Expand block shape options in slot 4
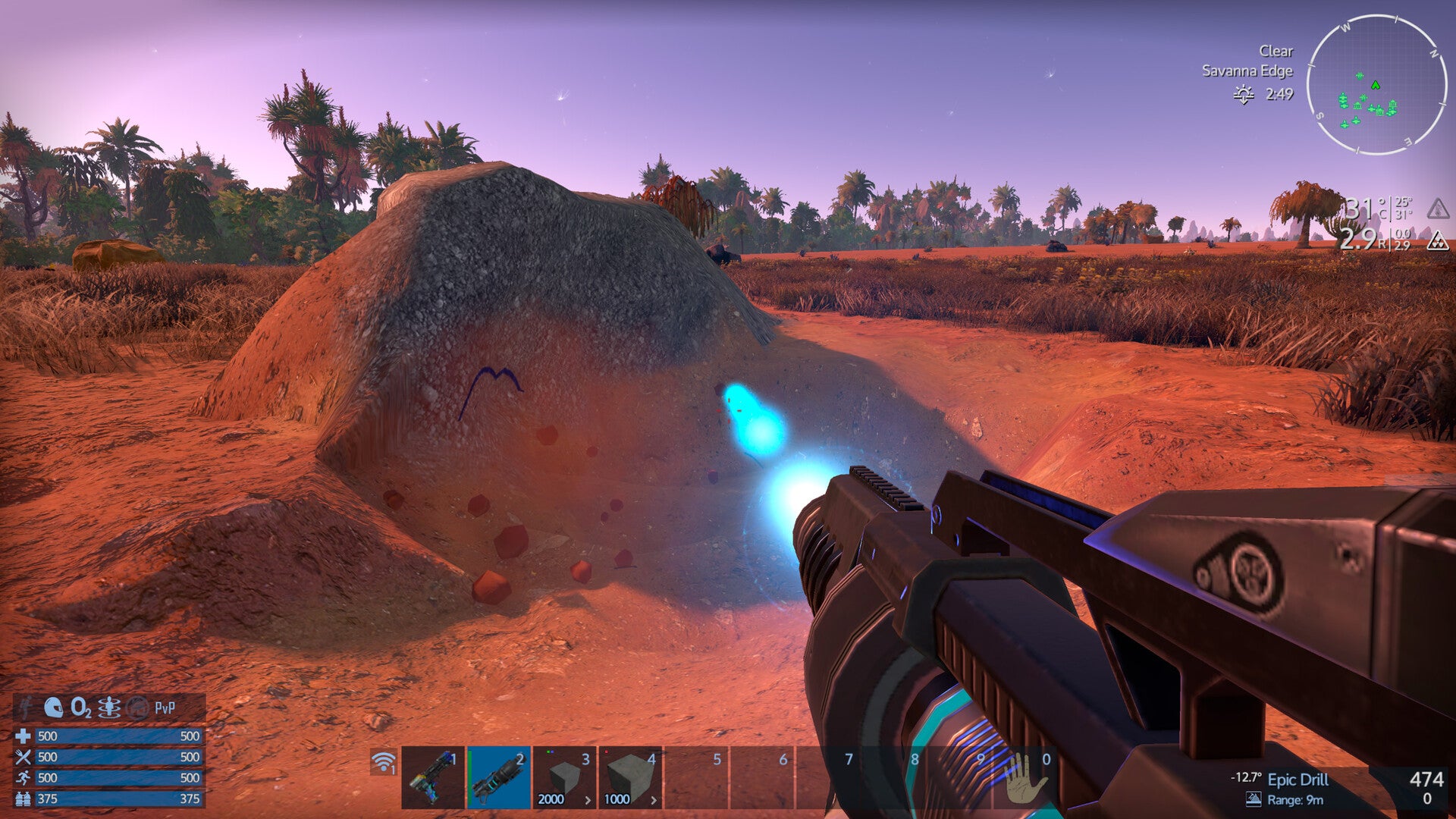The height and width of the screenshot is (819, 1456). click(654, 799)
